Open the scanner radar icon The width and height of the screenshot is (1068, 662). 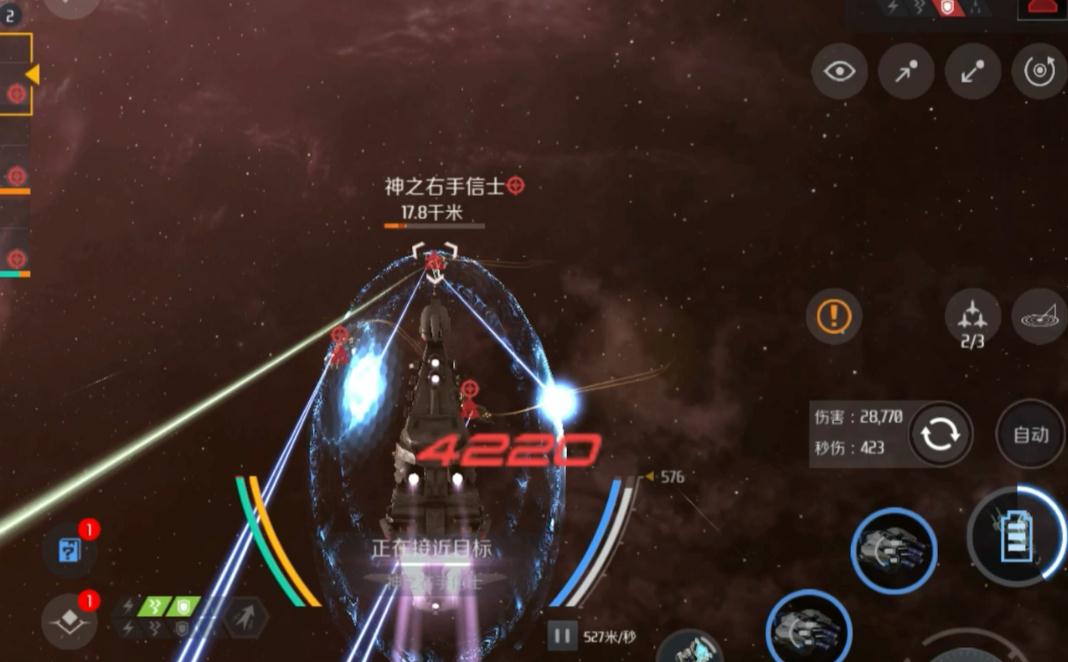tap(1040, 319)
